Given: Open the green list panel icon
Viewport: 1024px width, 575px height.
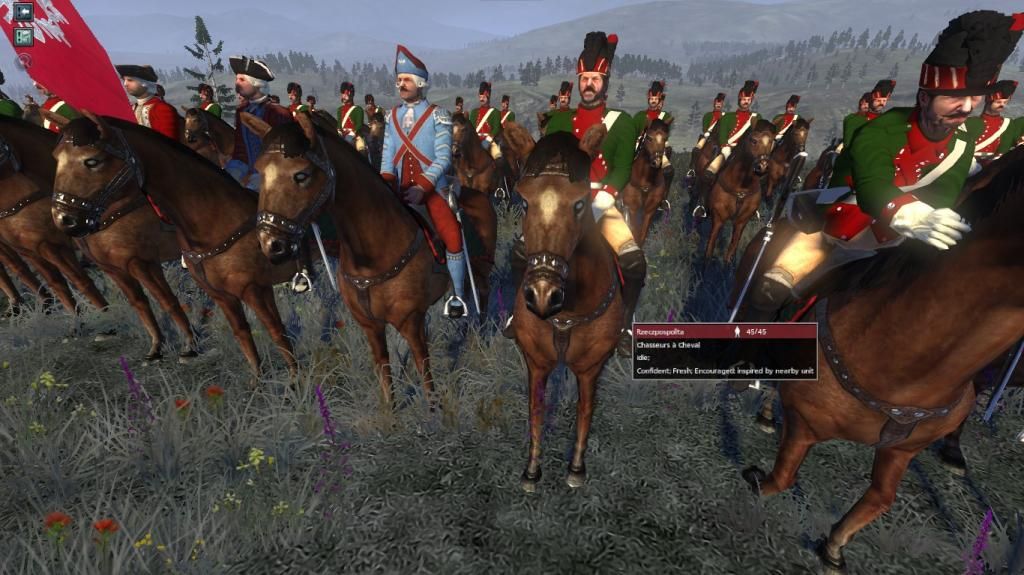Looking at the screenshot, I should pos(23,36).
